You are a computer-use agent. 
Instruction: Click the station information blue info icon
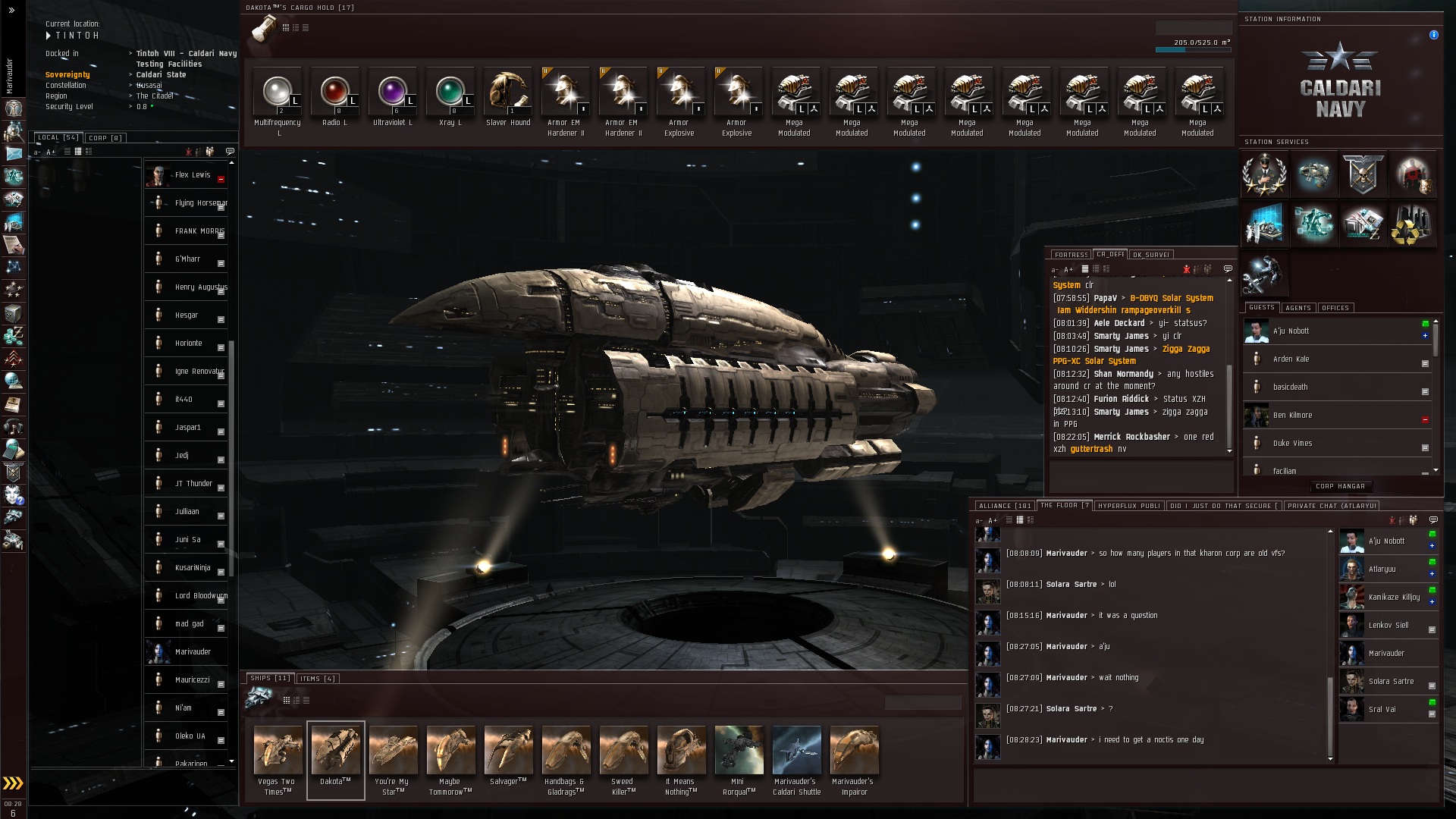(1433, 35)
